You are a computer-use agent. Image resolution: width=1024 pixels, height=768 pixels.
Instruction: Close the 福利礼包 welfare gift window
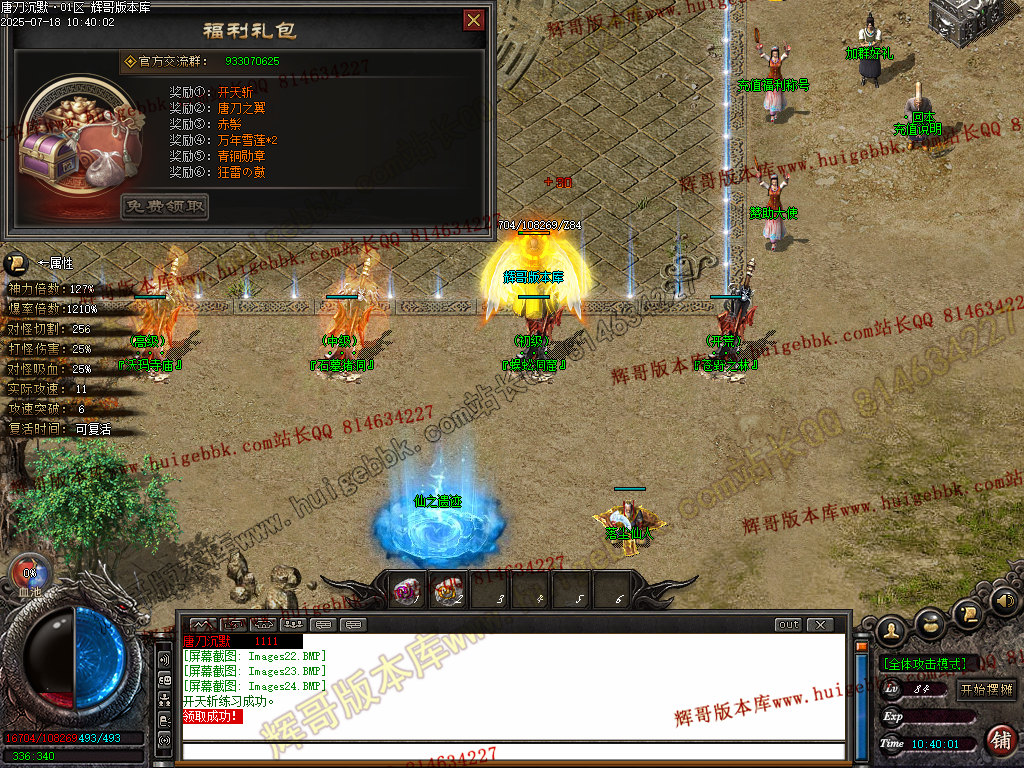click(474, 20)
